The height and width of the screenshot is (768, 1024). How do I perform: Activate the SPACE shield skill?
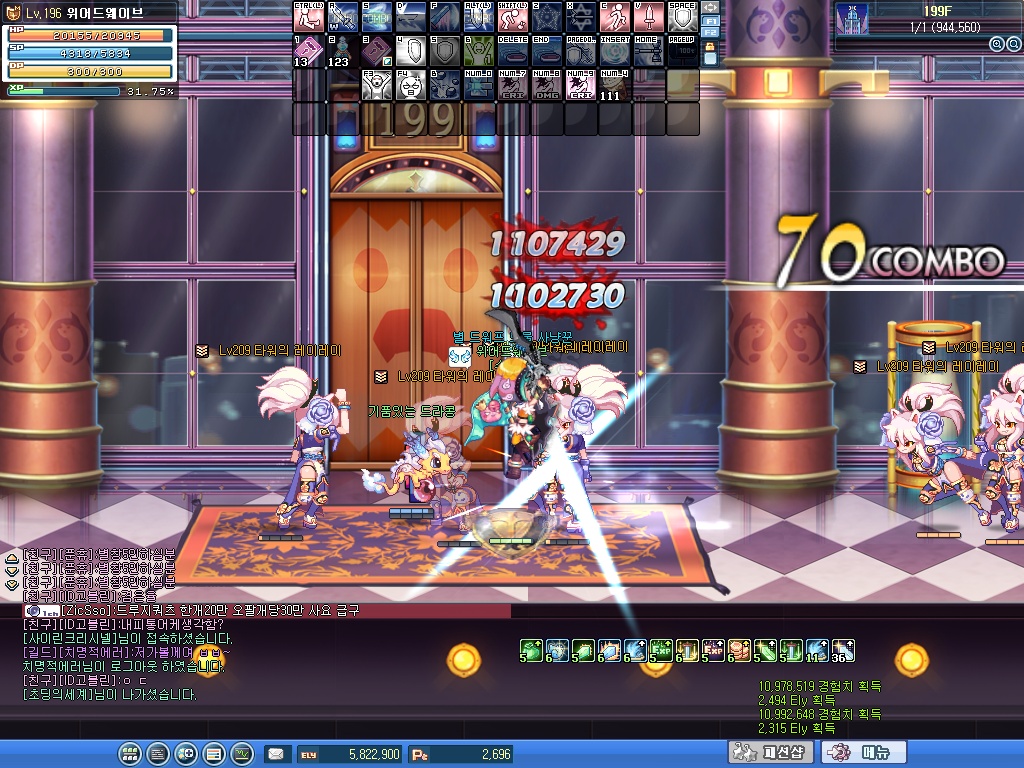[x=682, y=17]
